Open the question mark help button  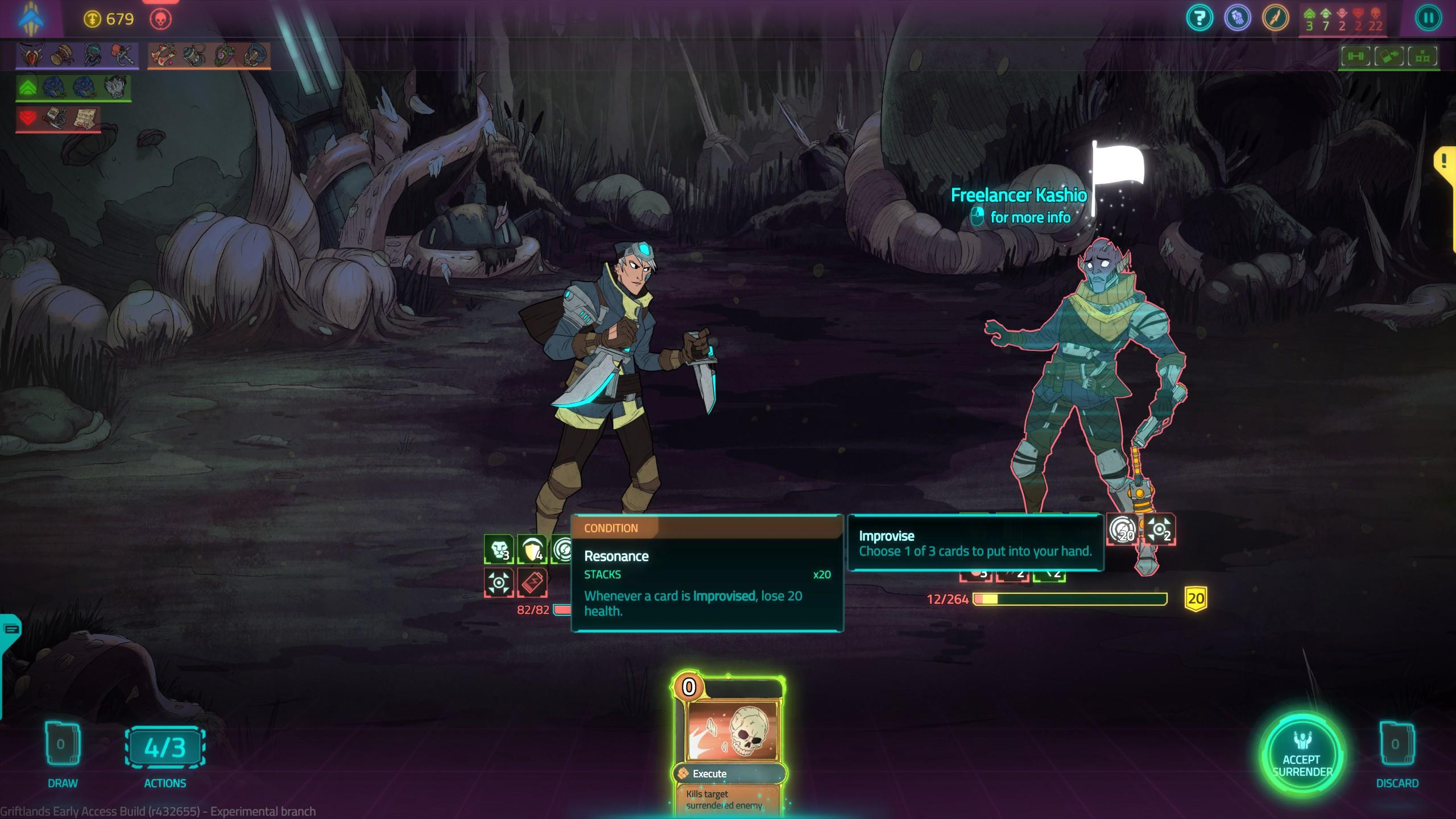coord(1199,18)
